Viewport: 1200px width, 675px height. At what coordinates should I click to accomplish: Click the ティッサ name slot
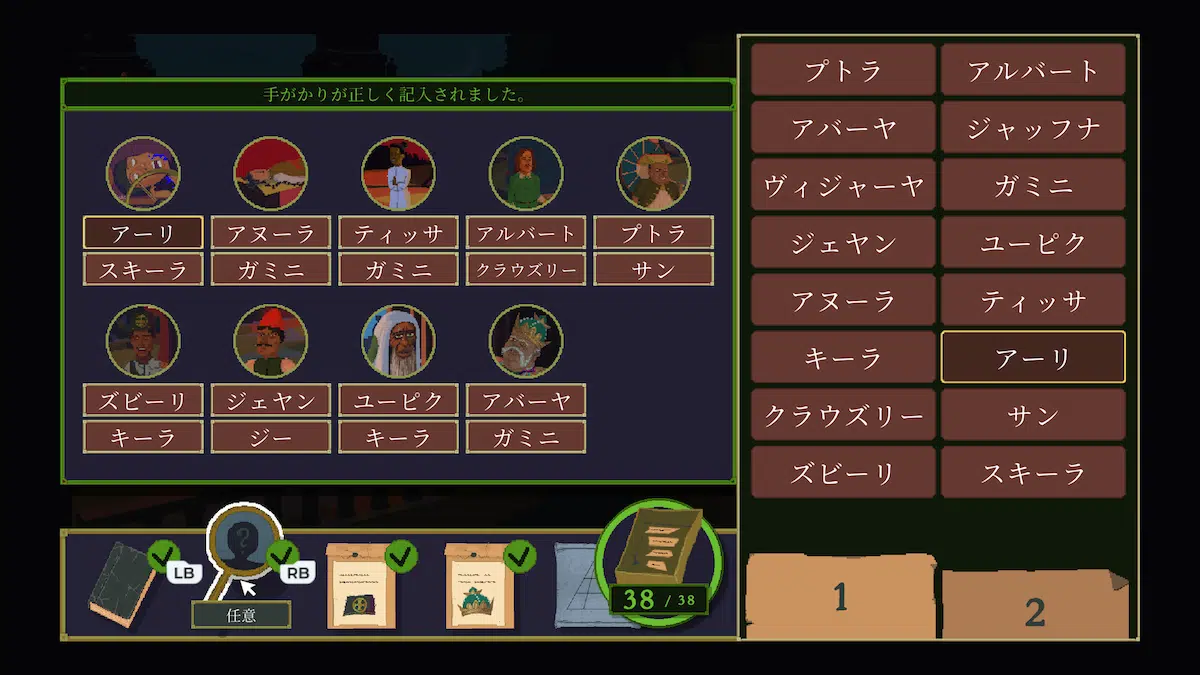(x=398, y=233)
